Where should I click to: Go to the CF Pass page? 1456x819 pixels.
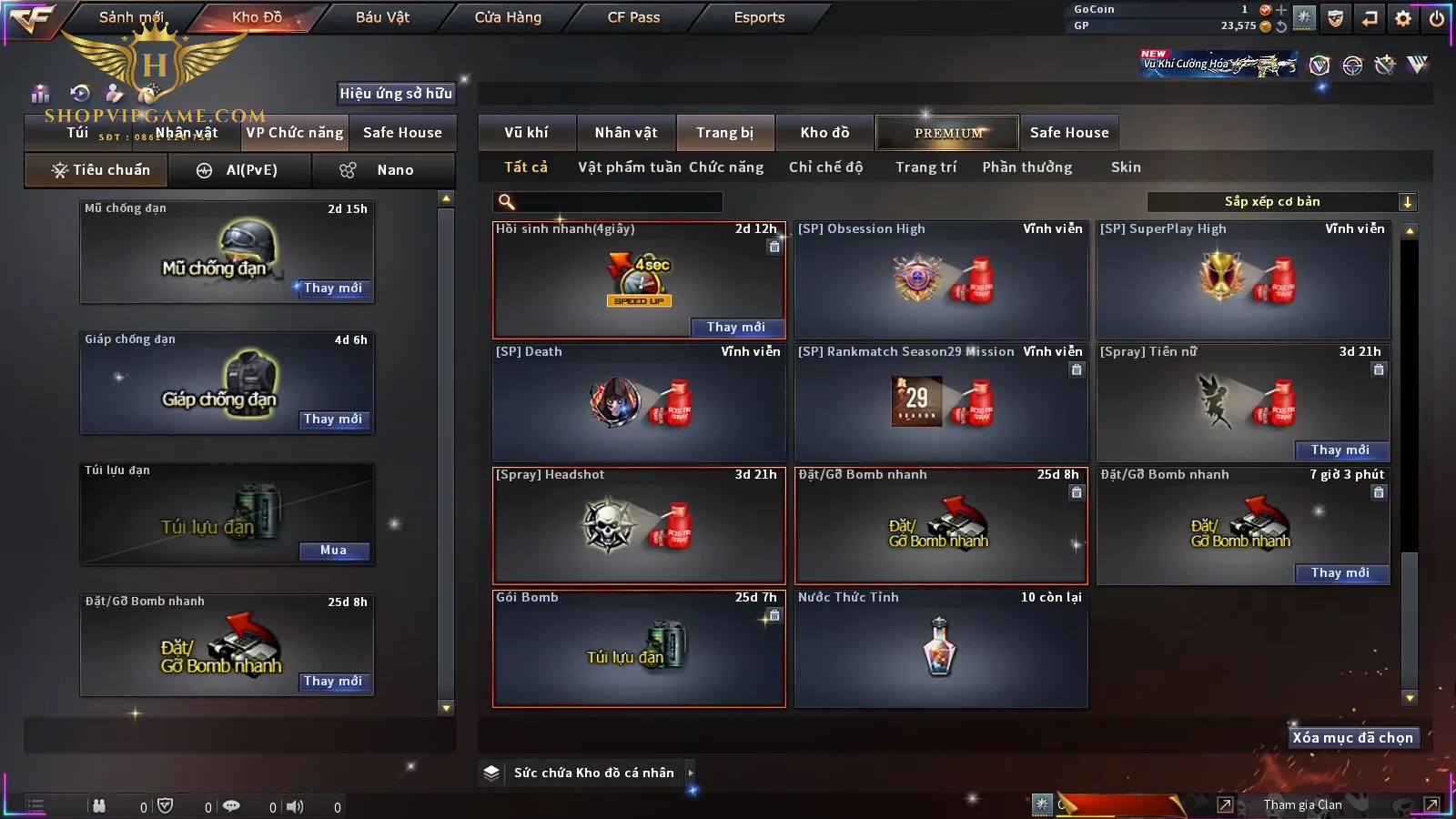tap(633, 17)
